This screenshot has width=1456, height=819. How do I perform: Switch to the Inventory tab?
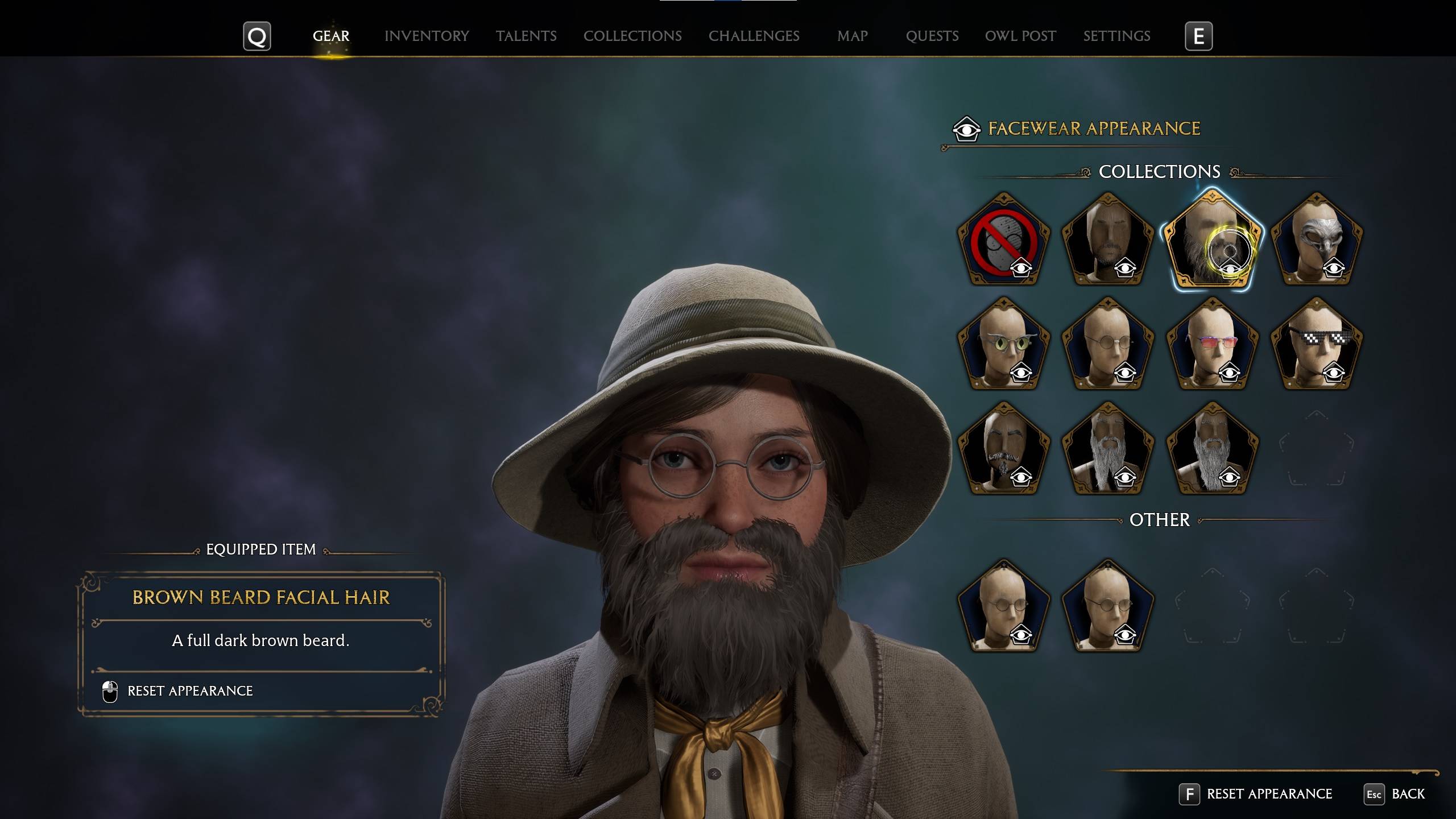[x=427, y=36]
